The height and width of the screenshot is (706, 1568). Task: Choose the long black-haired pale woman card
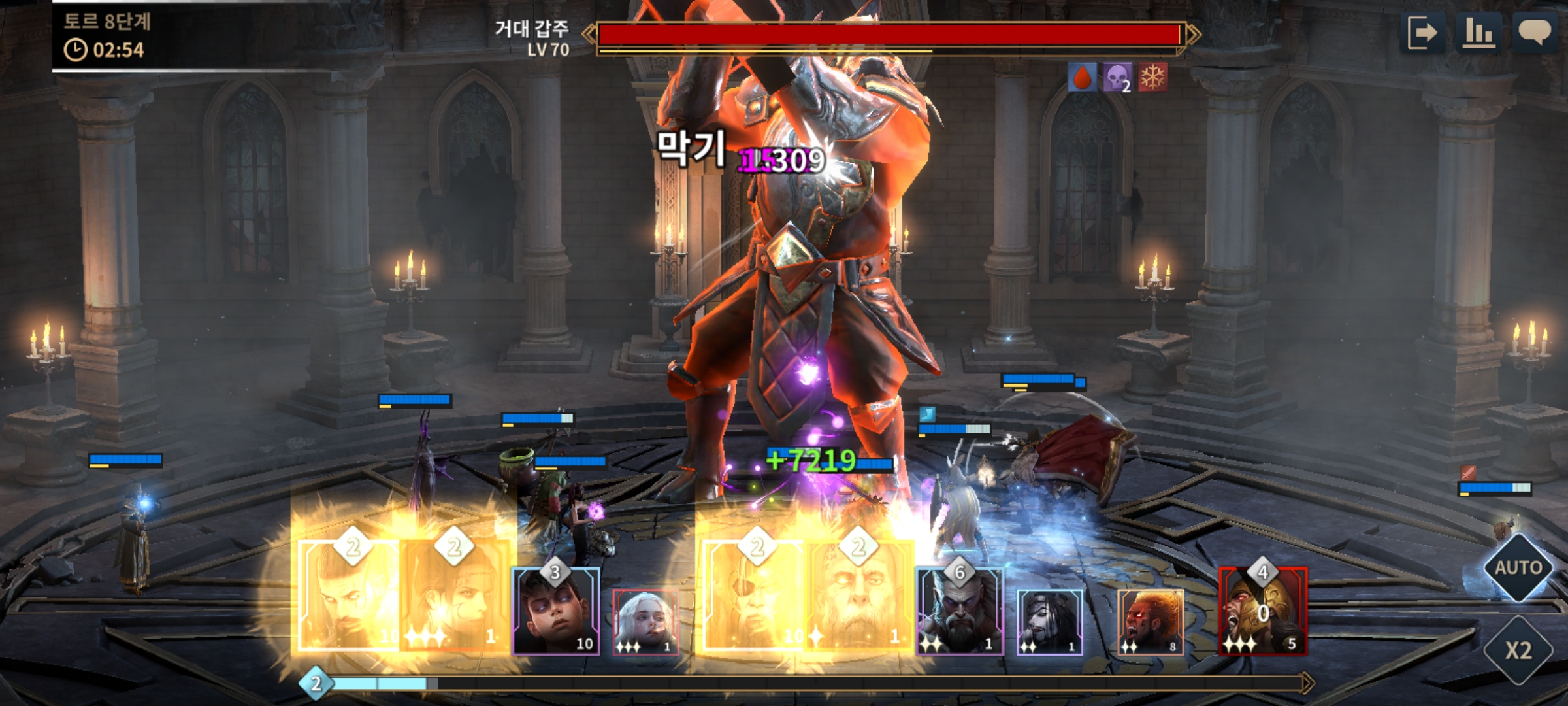1050,621
